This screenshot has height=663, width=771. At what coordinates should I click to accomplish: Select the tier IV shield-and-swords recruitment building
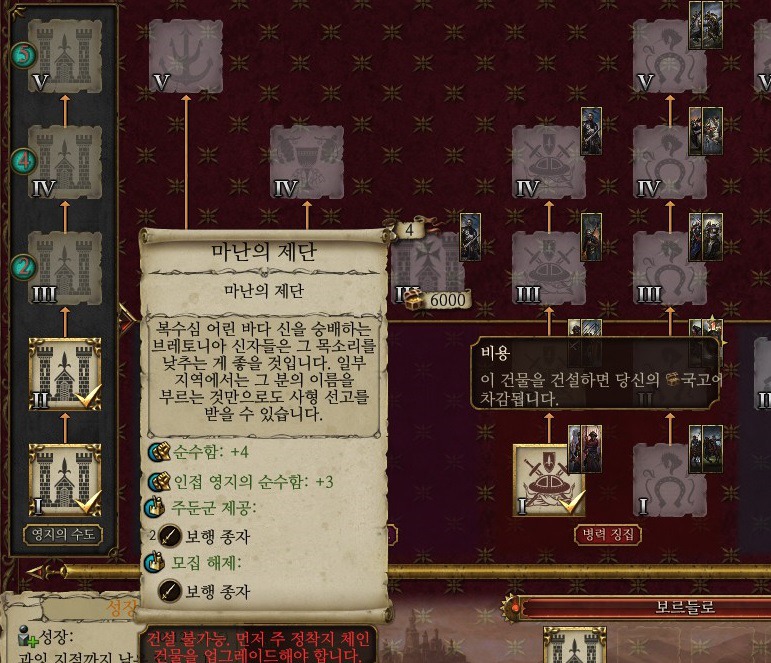click(549, 161)
